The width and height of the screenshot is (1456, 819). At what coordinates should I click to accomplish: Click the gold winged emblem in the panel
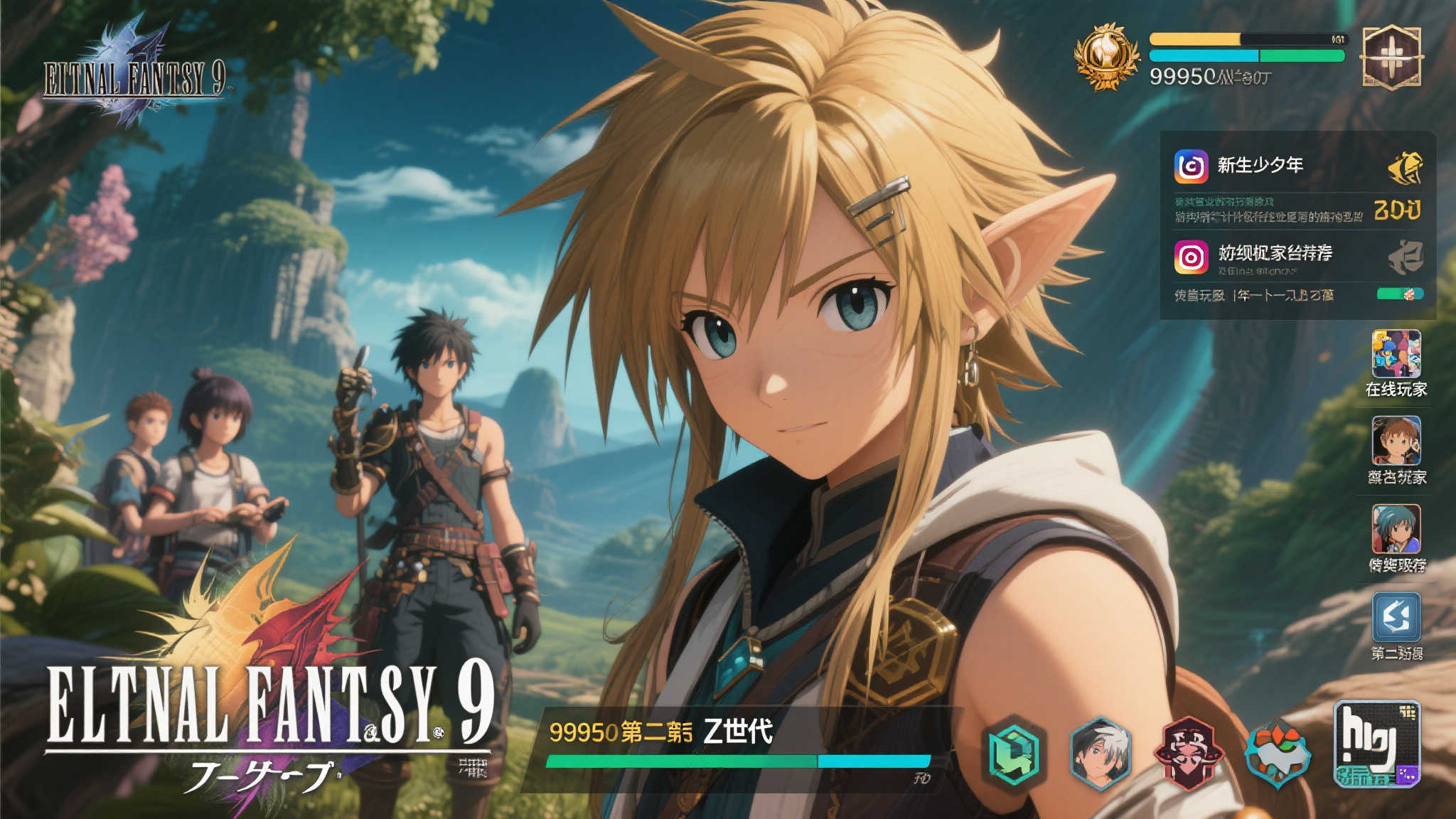(x=1405, y=168)
